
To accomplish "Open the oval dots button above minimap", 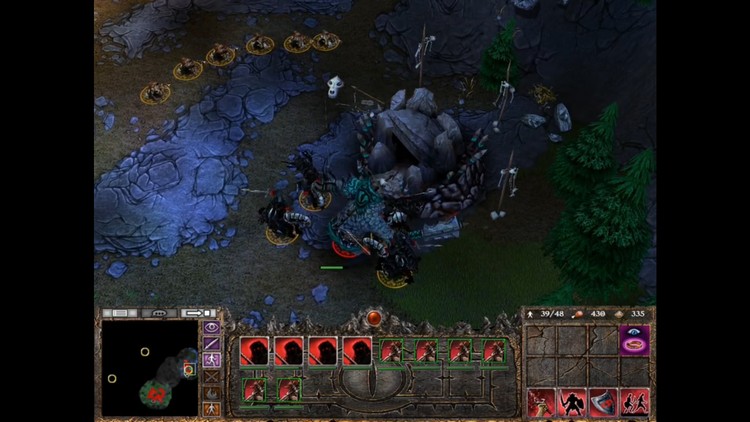I will [159, 313].
